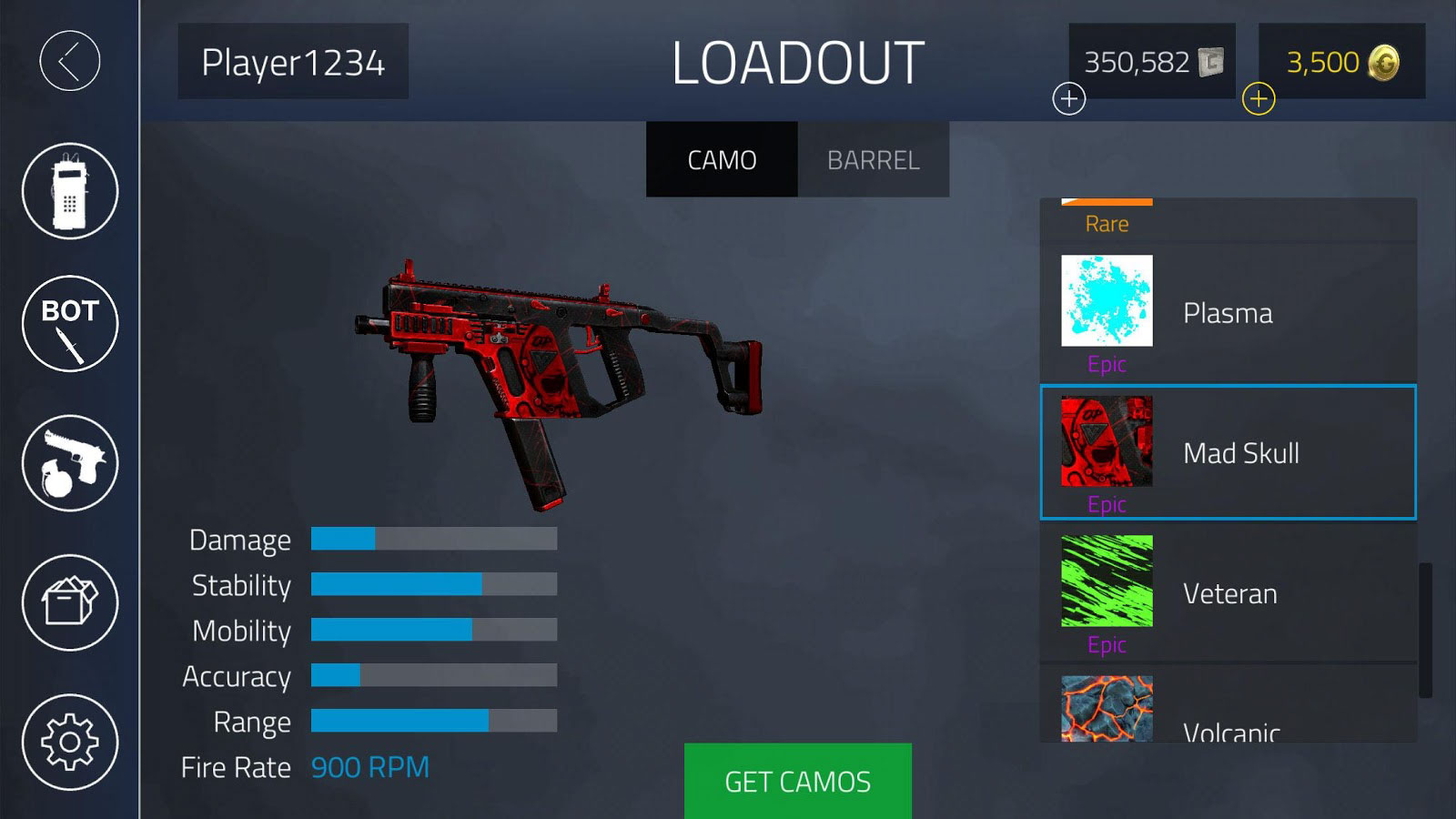Select the walkie-talkie killstreaks icon

pos(68,189)
